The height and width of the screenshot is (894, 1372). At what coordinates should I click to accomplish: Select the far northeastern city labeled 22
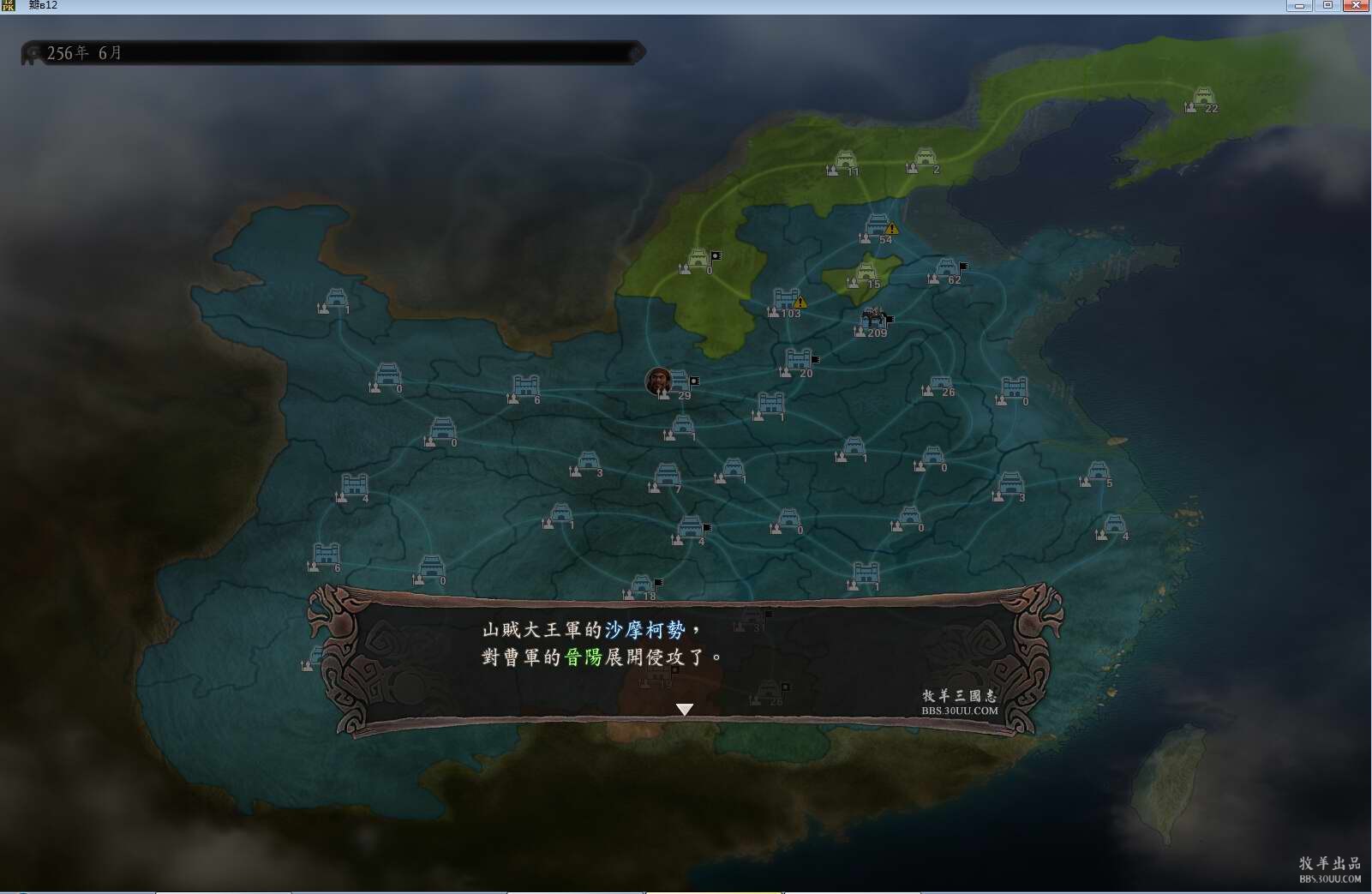pos(1203,99)
